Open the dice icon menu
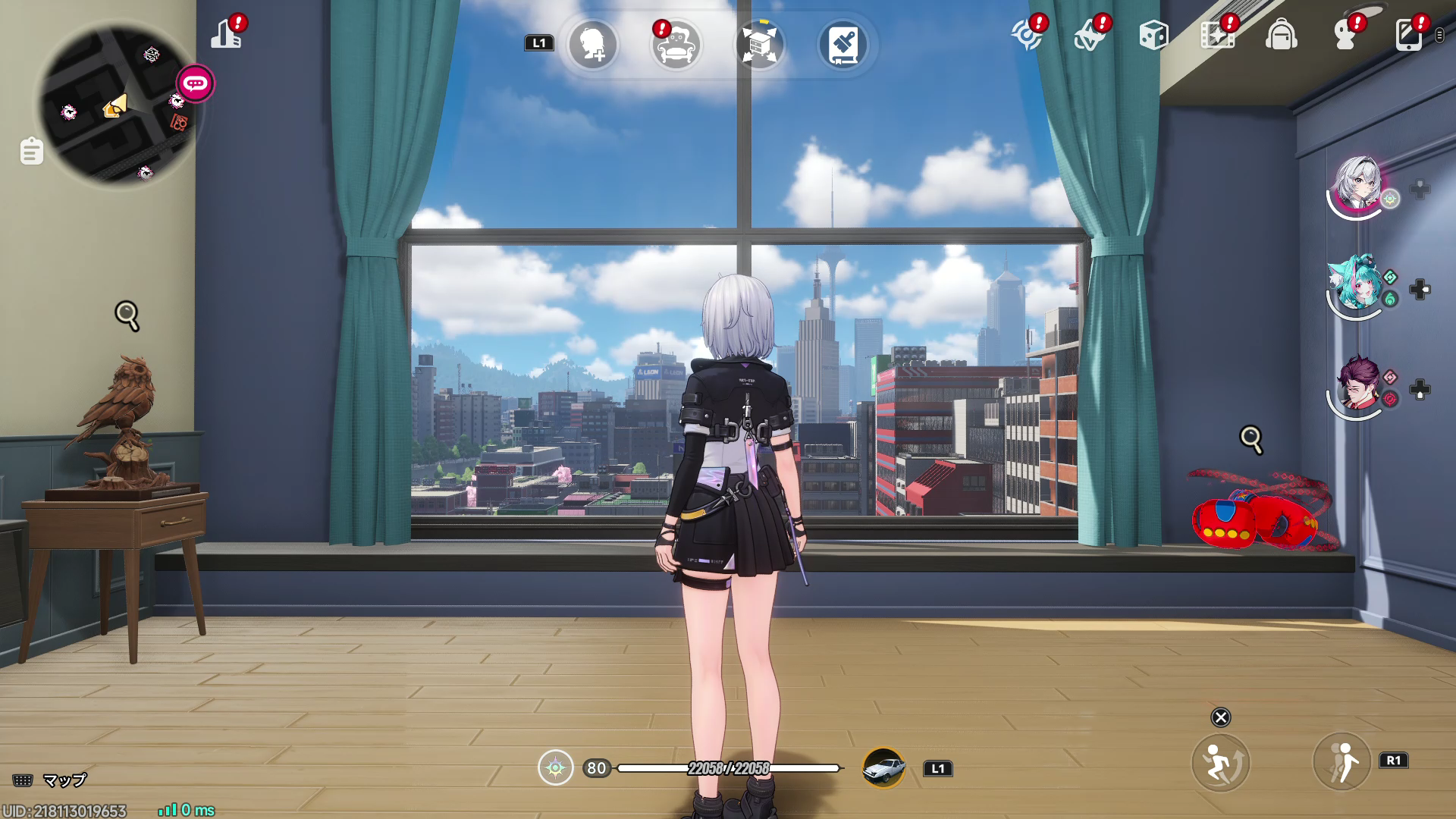Screen dimensions: 1456x819 pyautogui.click(x=1153, y=35)
